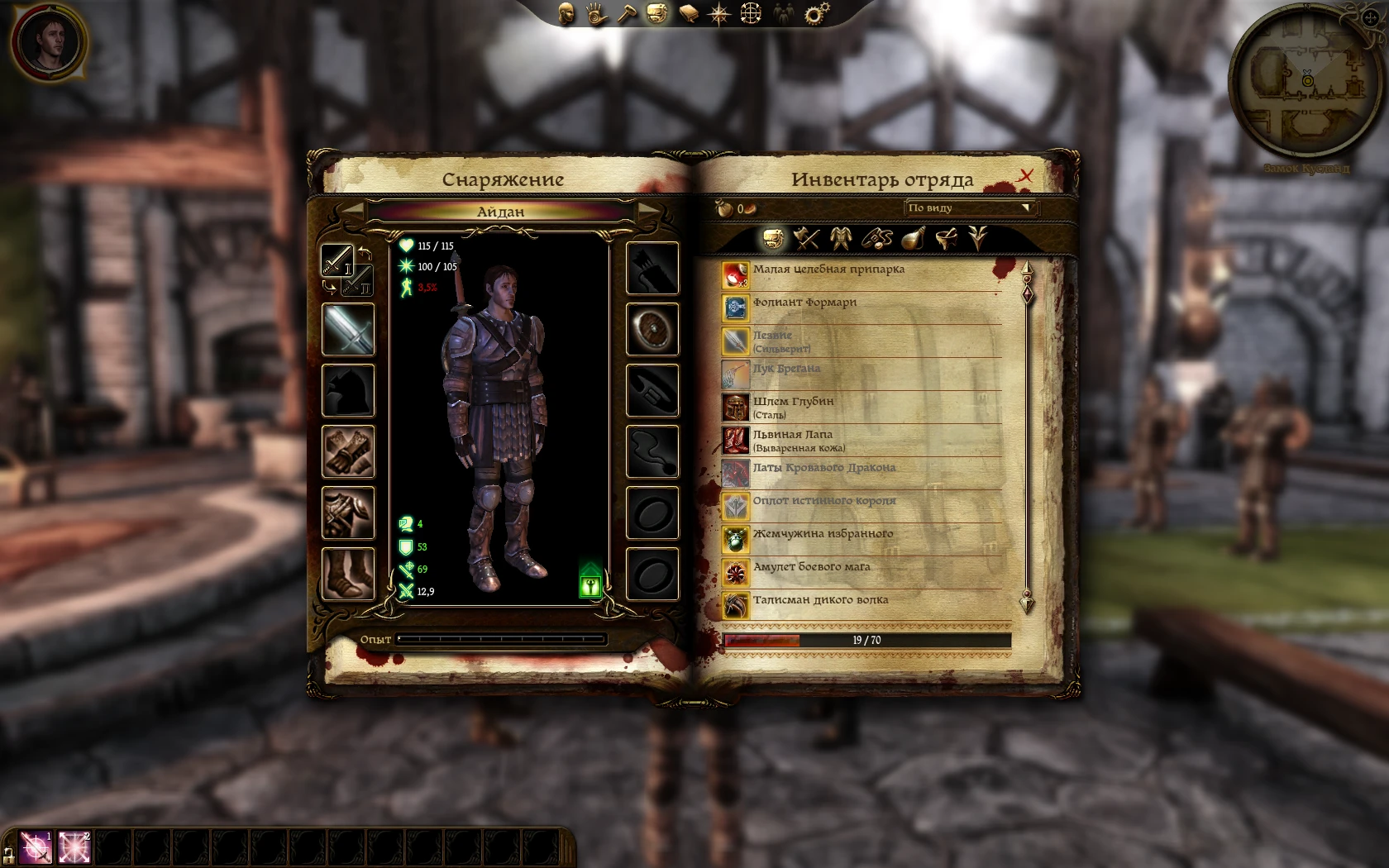The height and width of the screenshot is (868, 1389).
Task: Filter inventory by potions (flask icon)
Action: click(x=912, y=238)
